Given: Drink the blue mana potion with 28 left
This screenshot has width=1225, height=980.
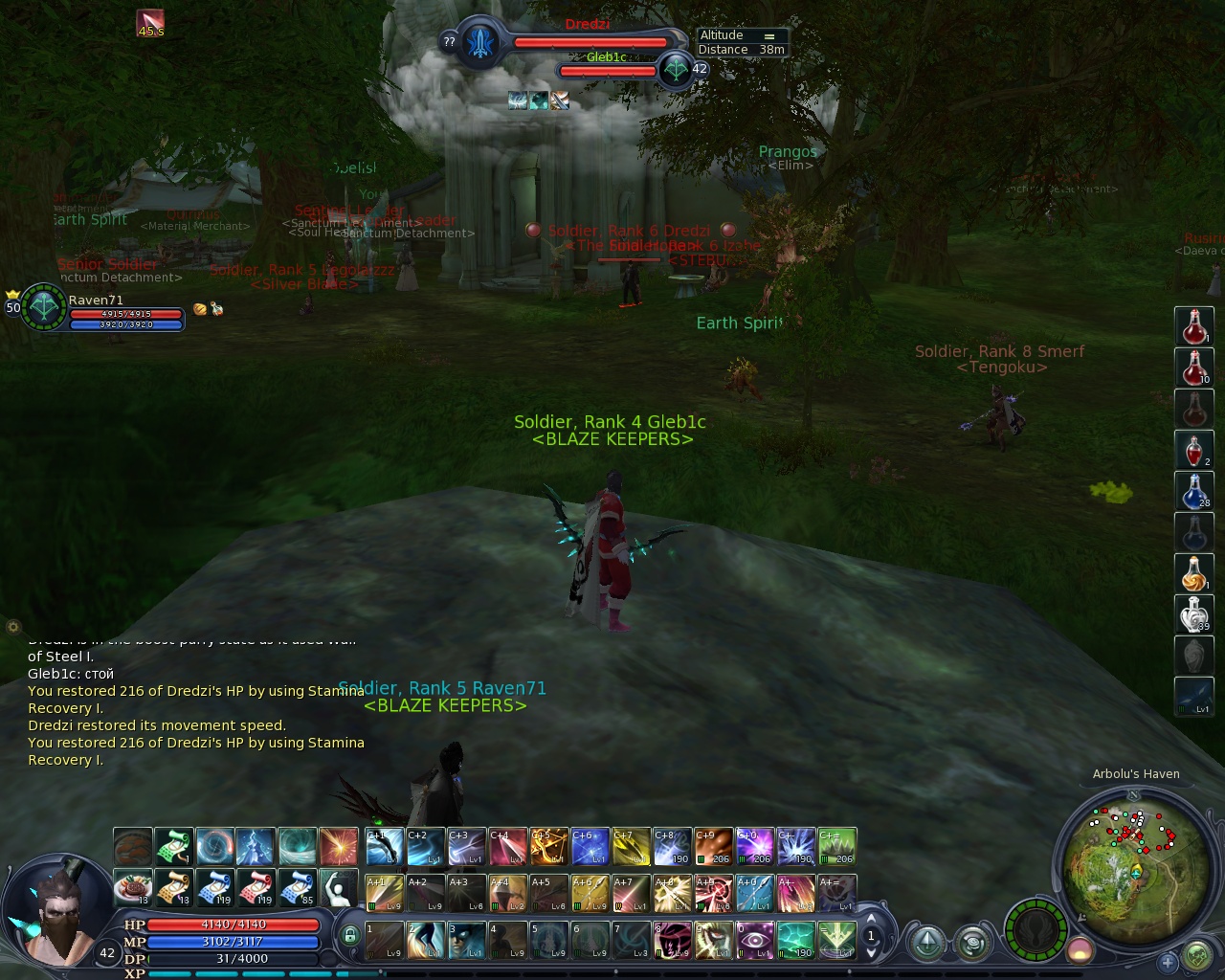Looking at the screenshot, I should tap(1193, 491).
